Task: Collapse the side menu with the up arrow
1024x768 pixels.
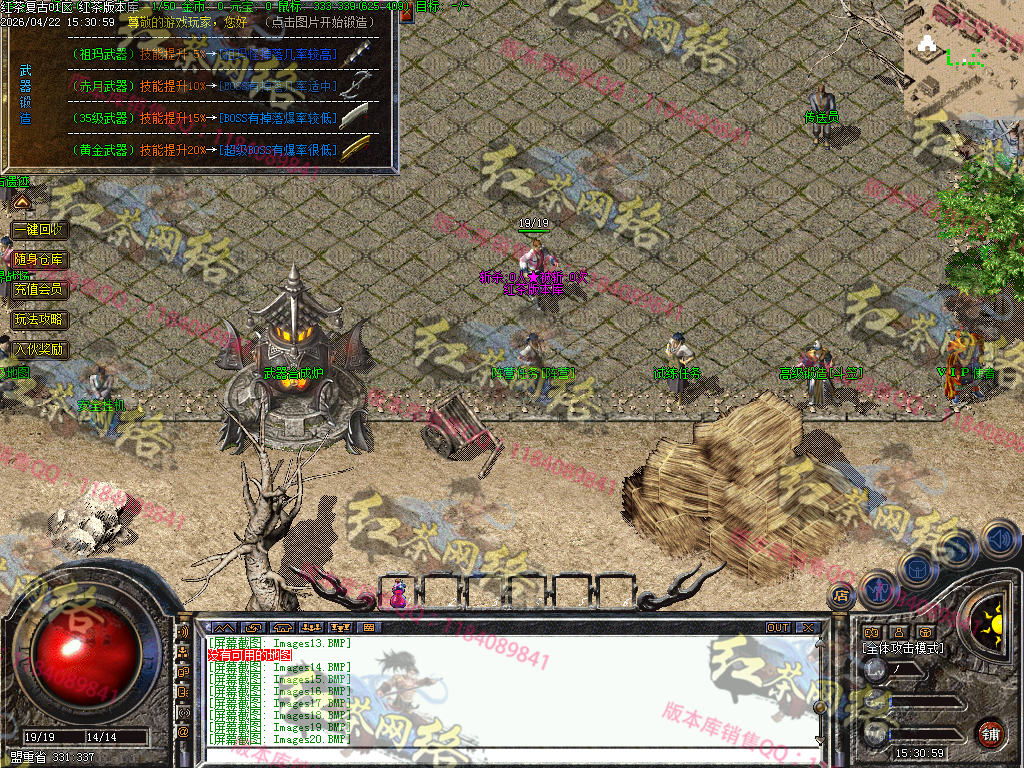Action: click(22, 202)
